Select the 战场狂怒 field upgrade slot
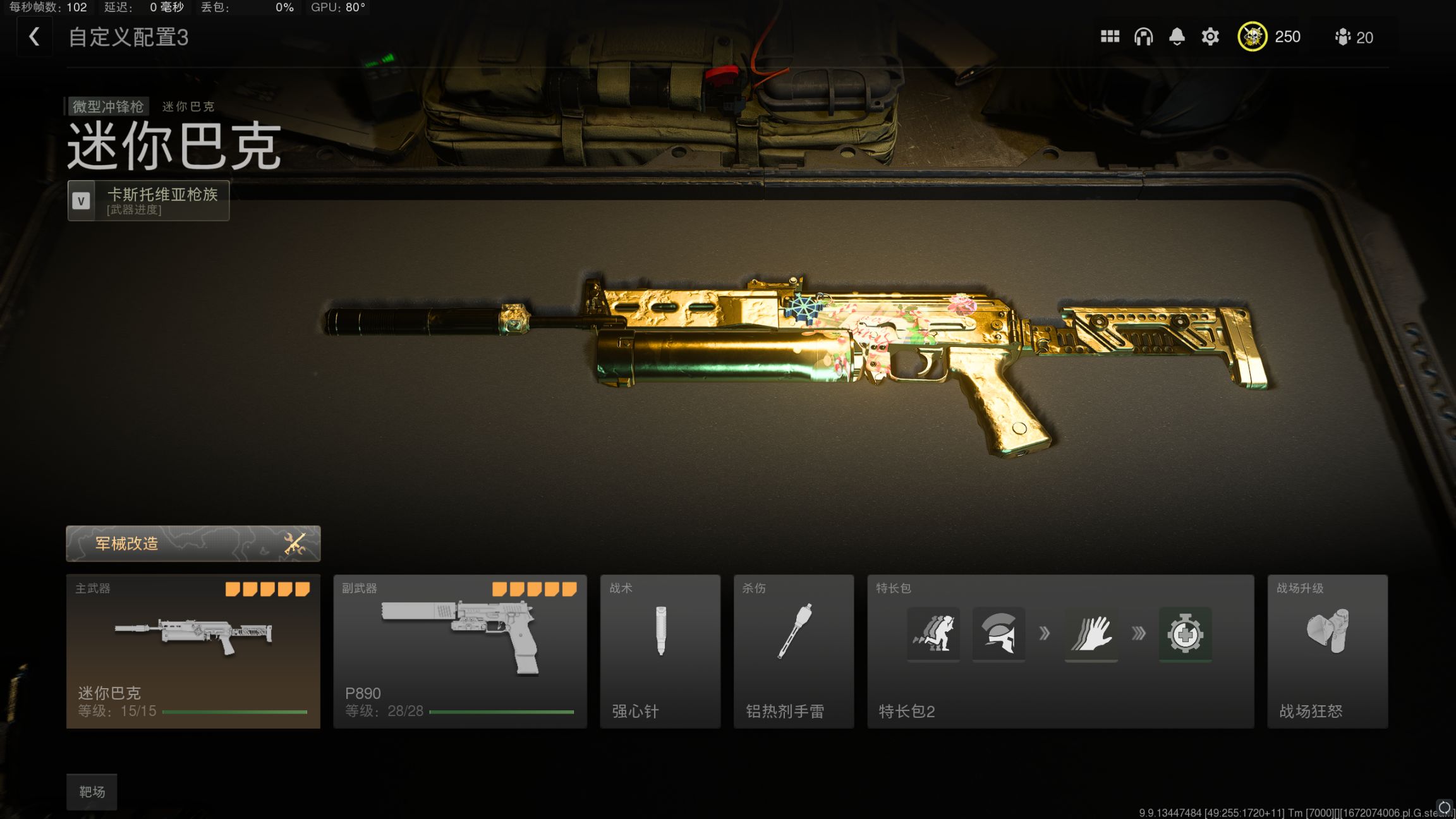Image resolution: width=1456 pixels, height=819 pixels. tap(1327, 651)
